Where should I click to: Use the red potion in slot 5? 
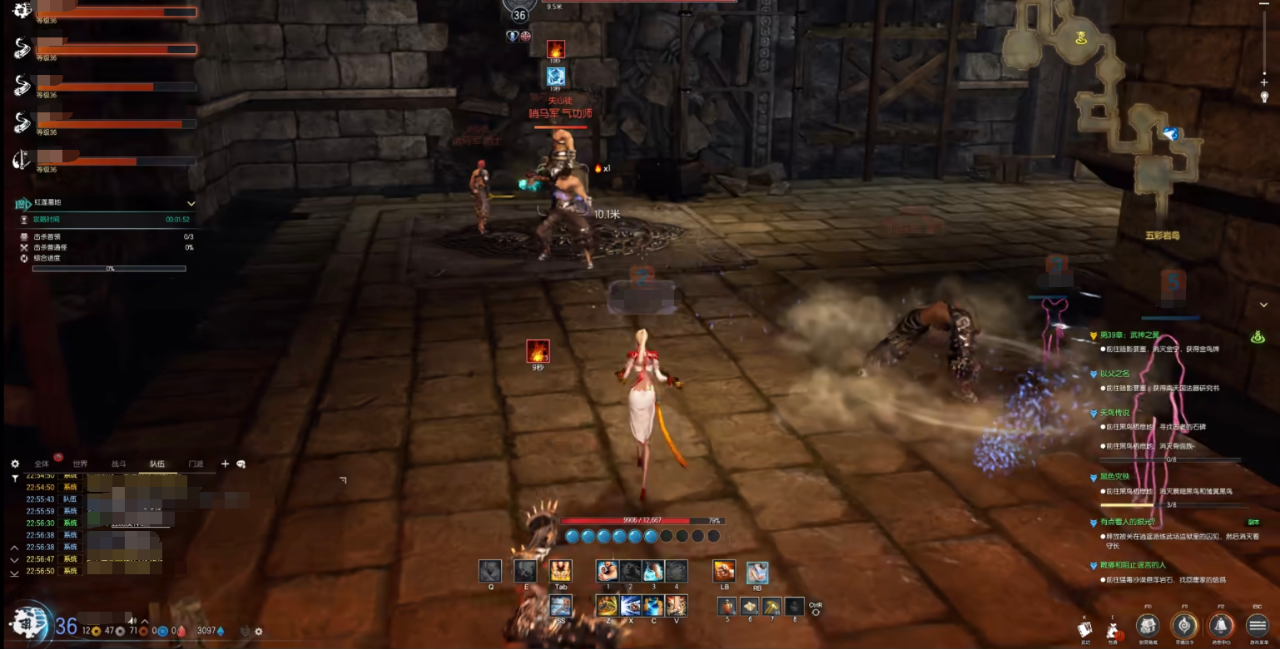(x=727, y=606)
